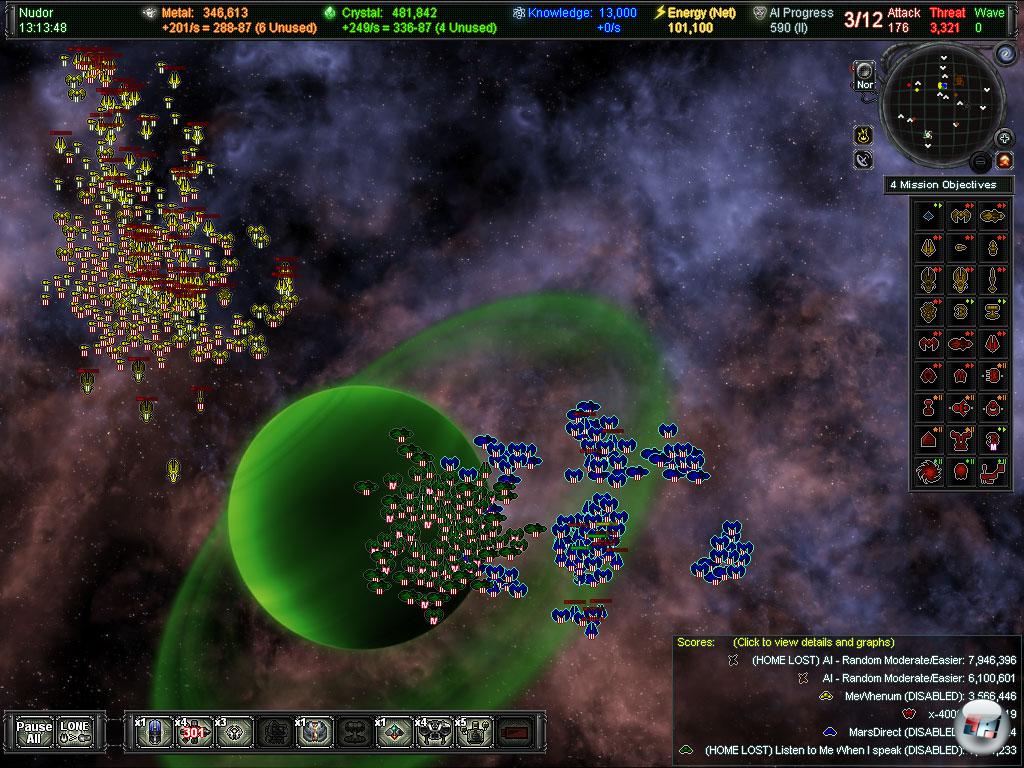
Task: Click the Pause All button
Action: click(34, 732)
